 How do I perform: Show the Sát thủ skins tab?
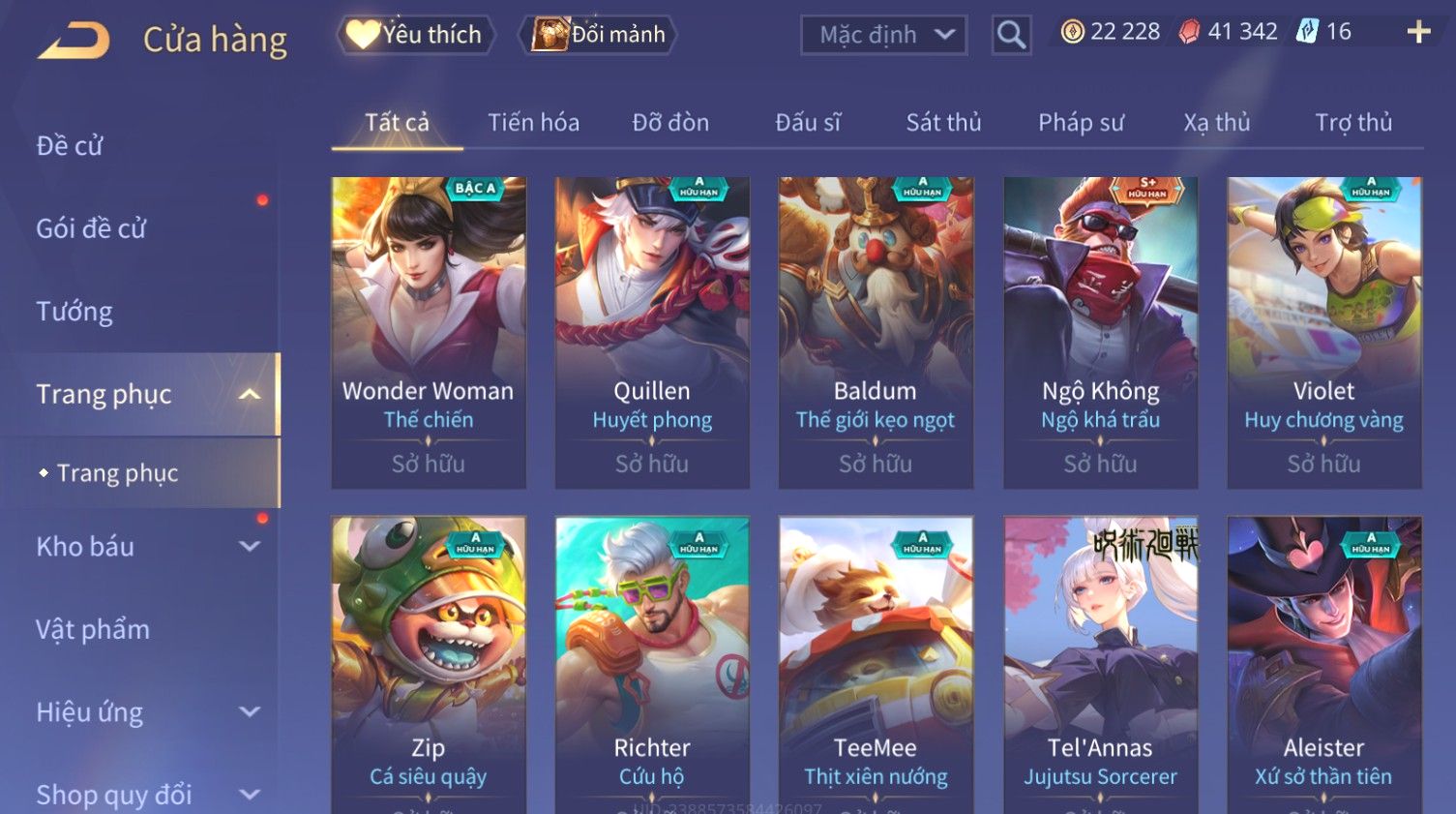(x=943, y=123)
